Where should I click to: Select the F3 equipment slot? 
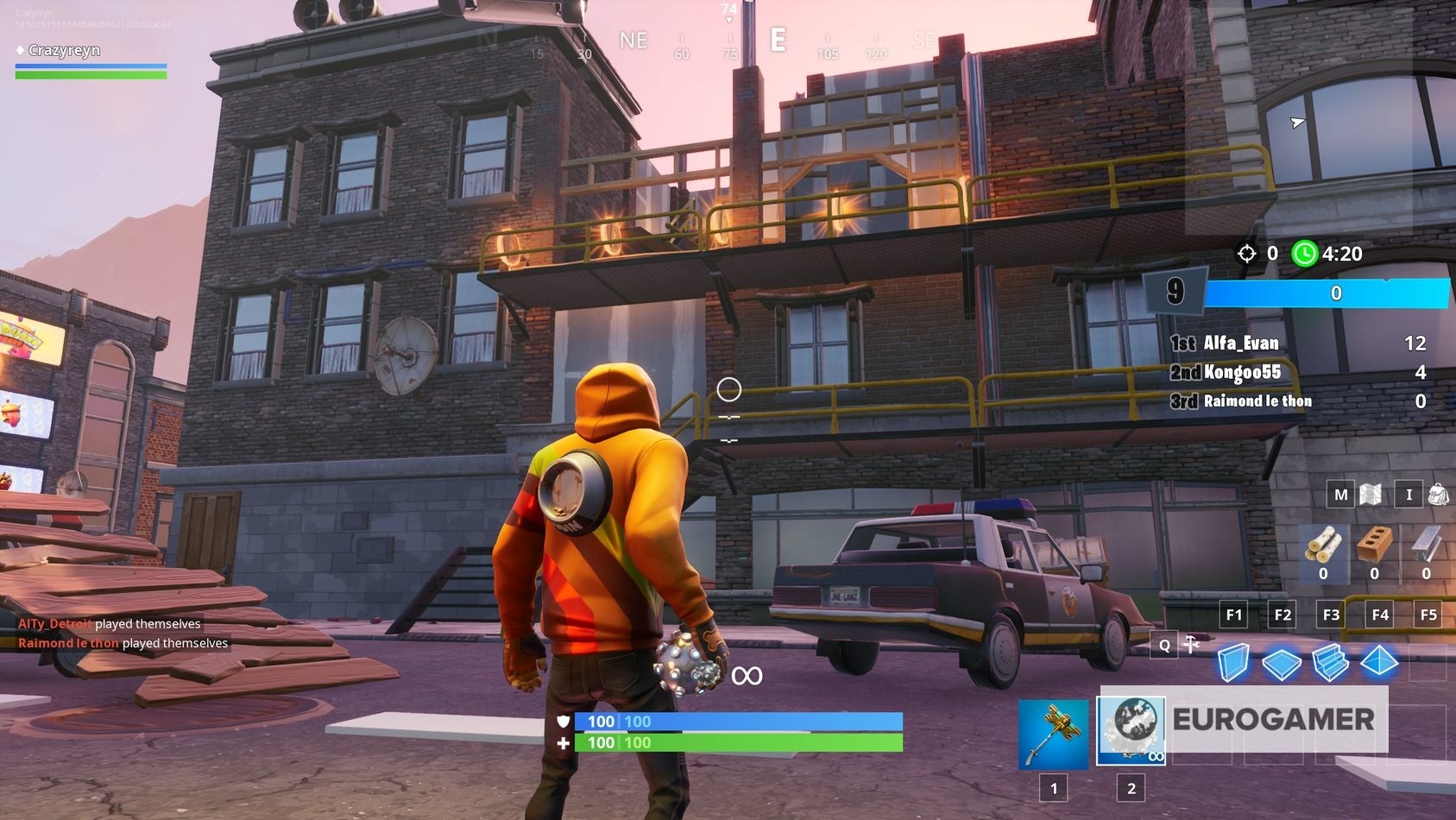click(x=1331, y=615)
